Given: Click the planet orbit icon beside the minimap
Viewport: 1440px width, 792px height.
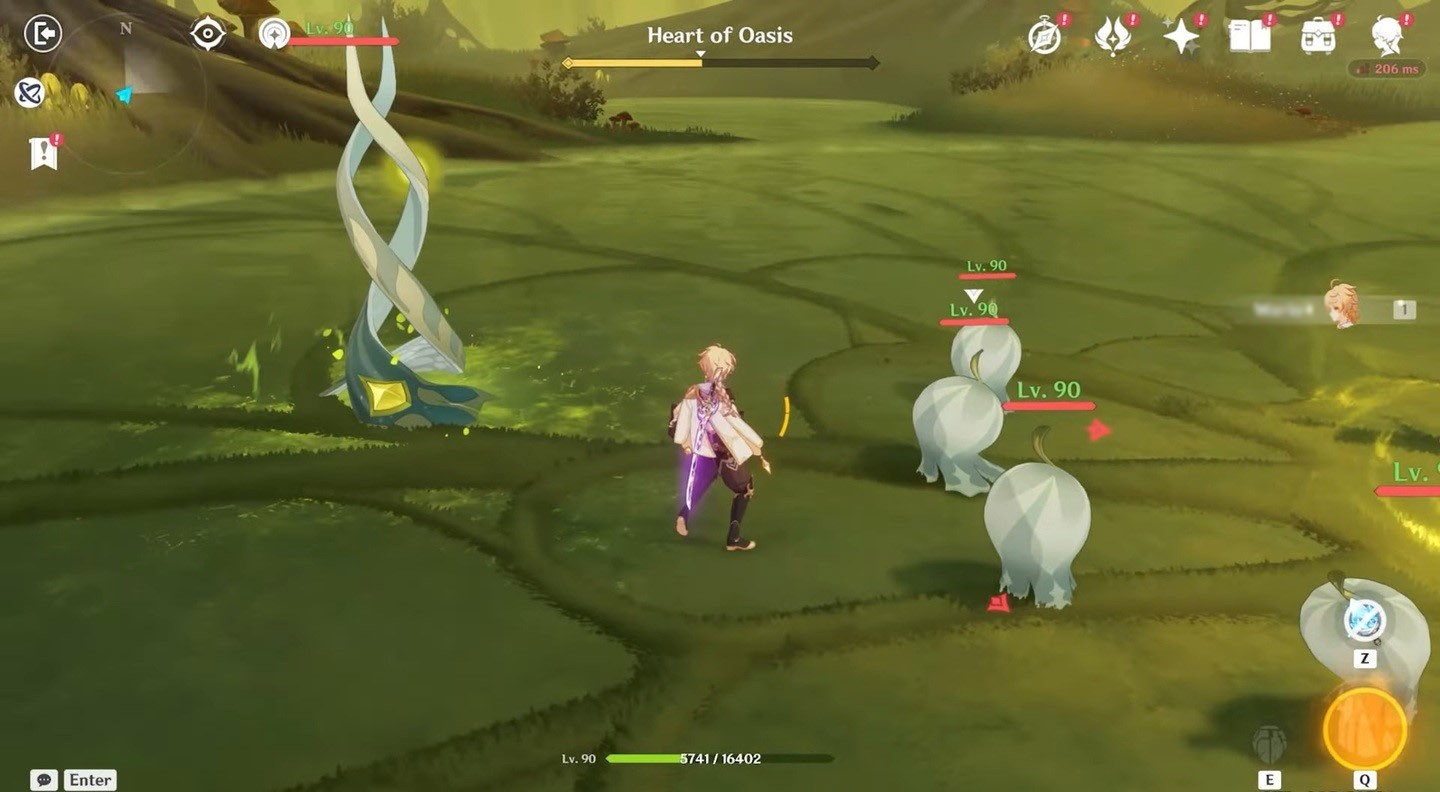Looking at the screenshot, I should coord(28,93).
